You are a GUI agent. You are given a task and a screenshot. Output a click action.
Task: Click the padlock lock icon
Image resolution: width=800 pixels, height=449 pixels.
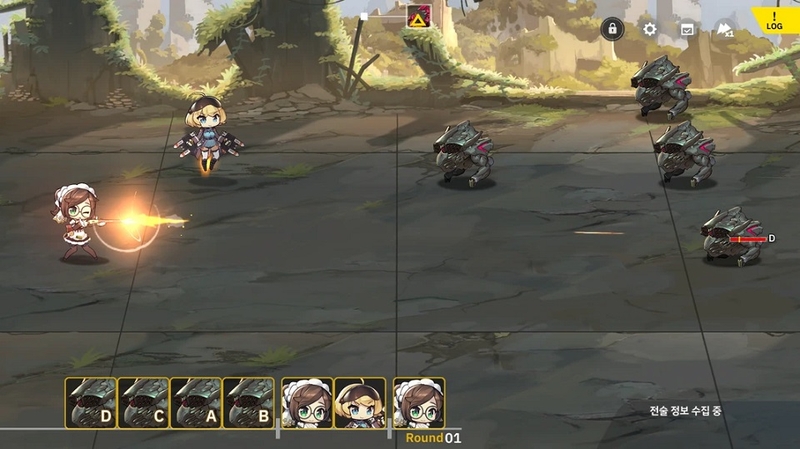613,29
